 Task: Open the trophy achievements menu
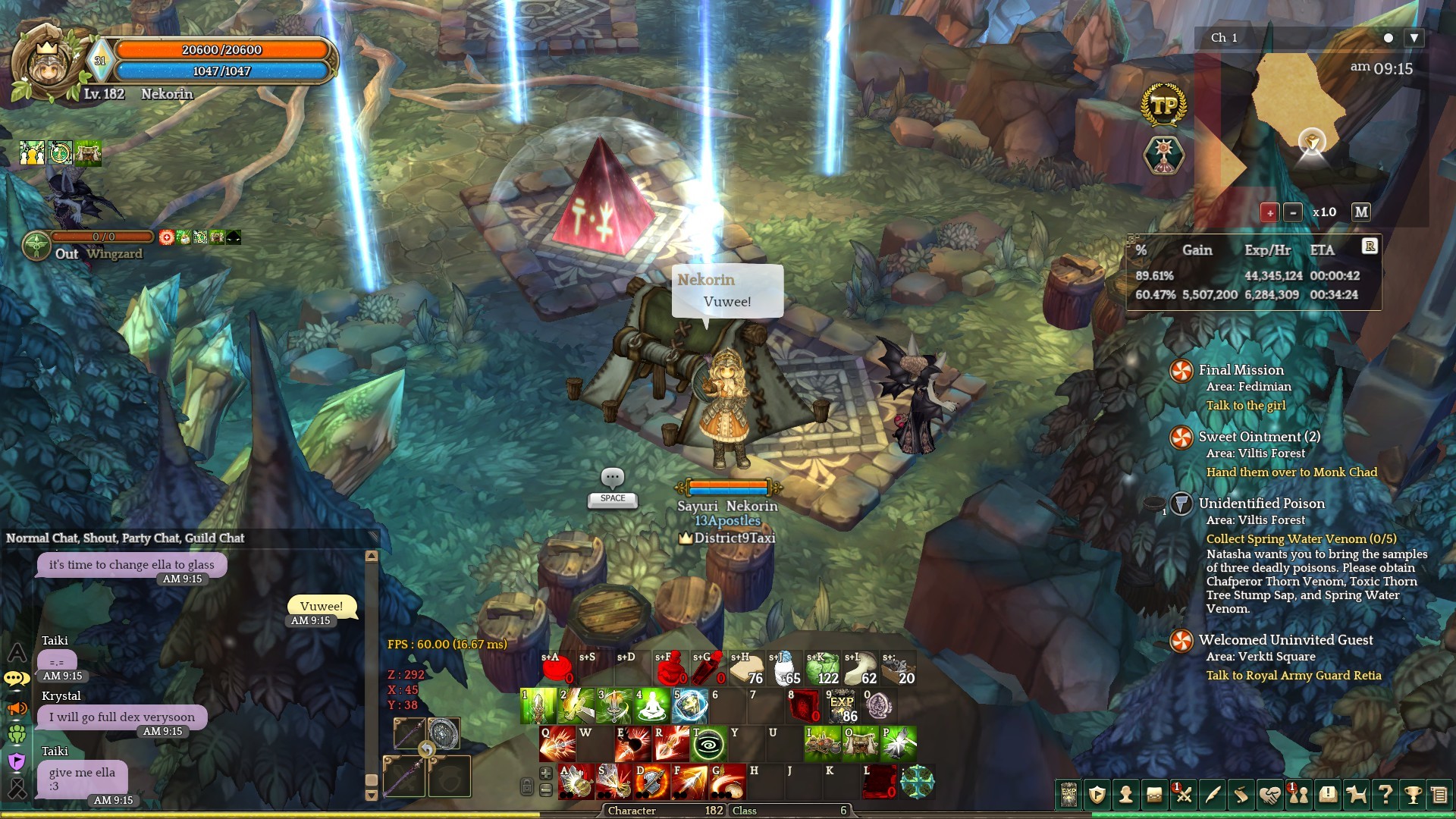(1412, 795)
